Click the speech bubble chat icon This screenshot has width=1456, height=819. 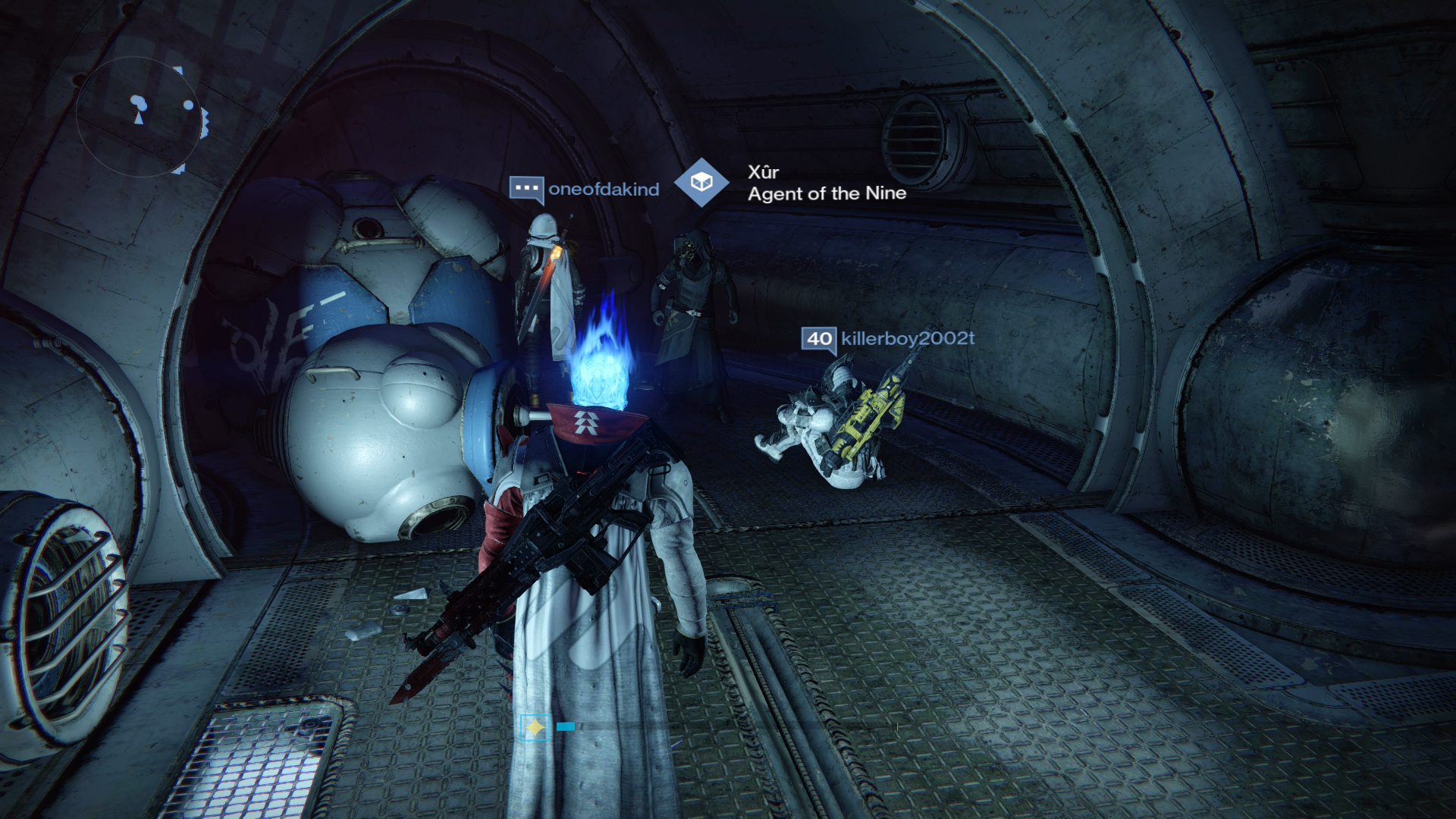point(526,189)
